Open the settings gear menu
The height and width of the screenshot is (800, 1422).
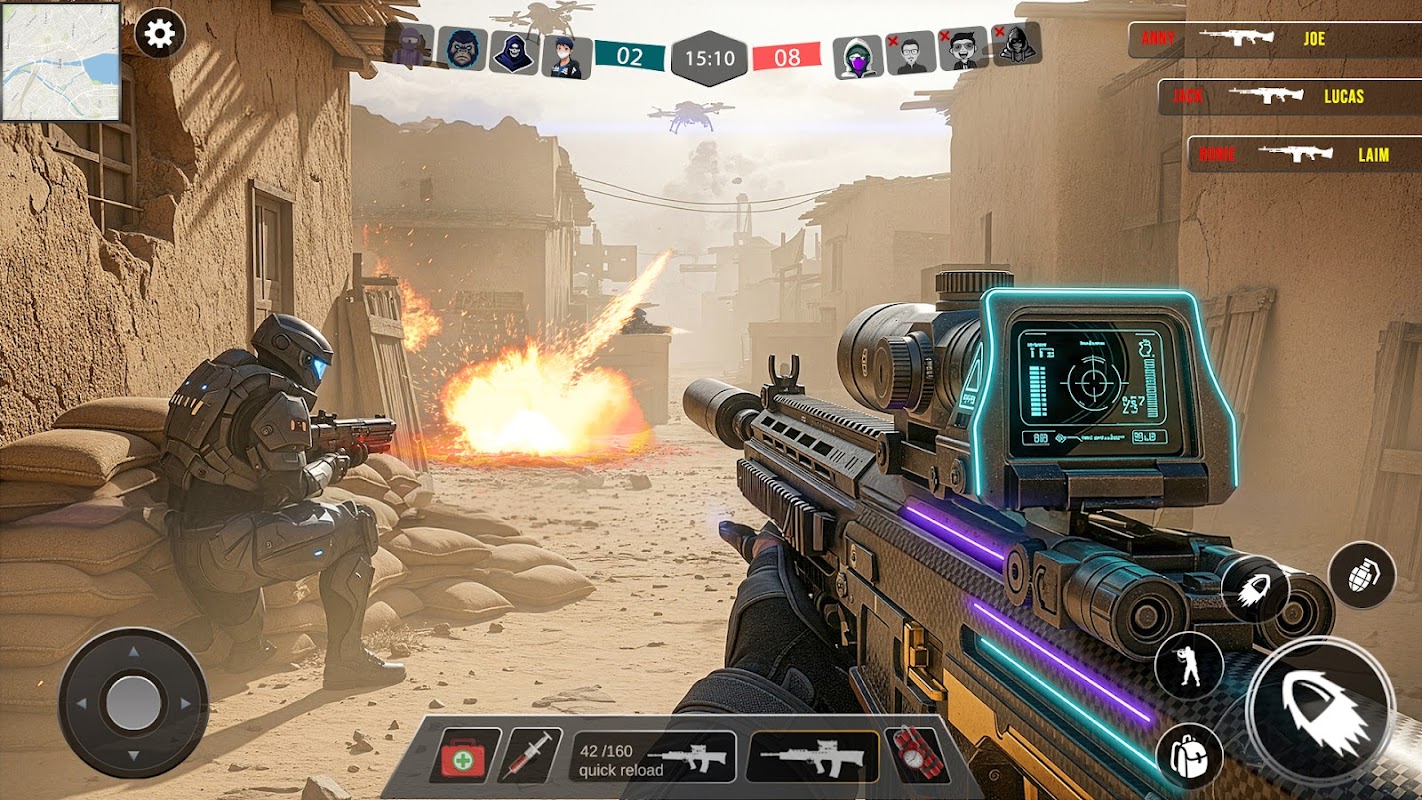pos(159,34)
